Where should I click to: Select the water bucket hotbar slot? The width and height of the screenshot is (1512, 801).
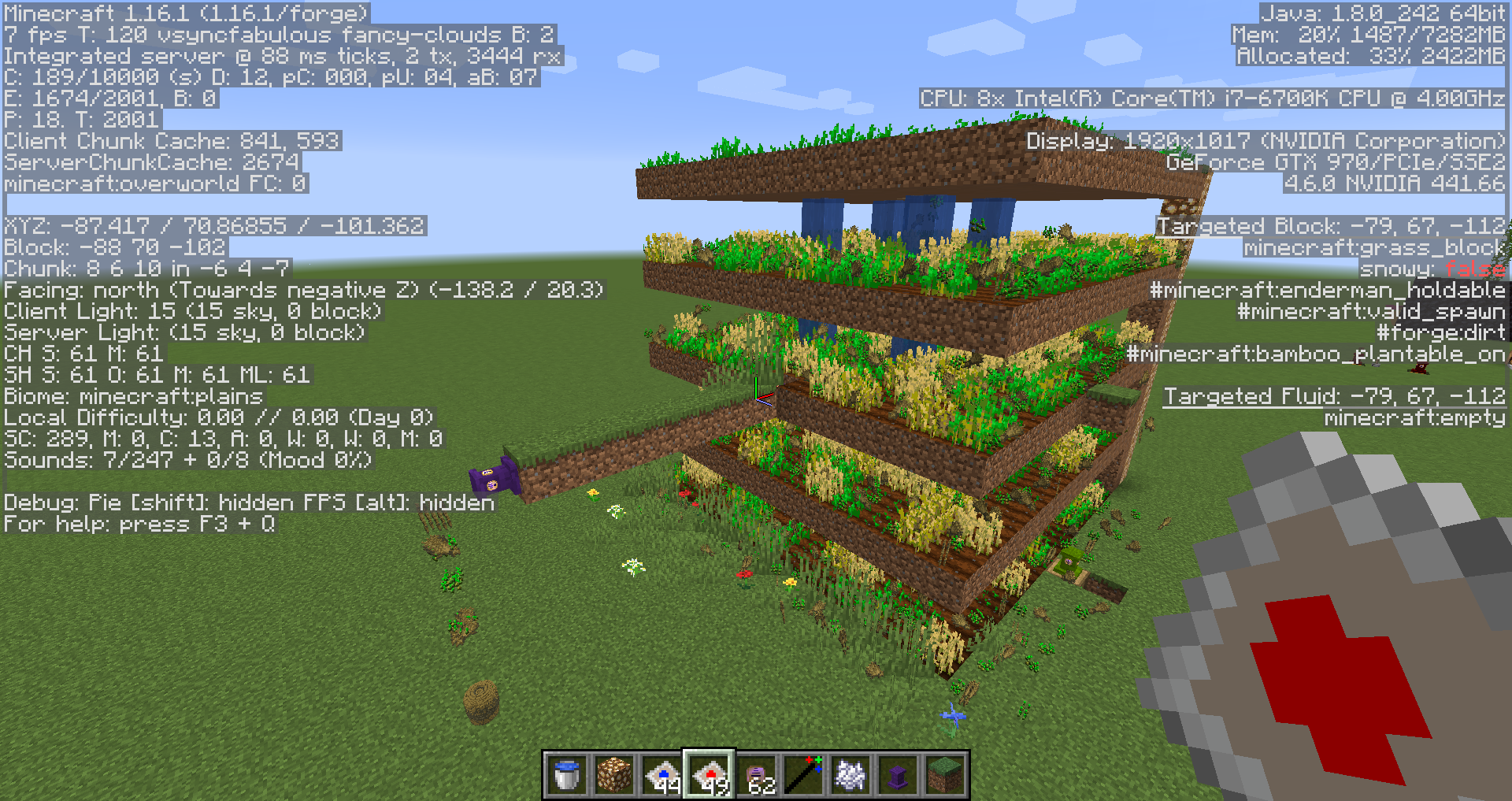coord(567,775)
